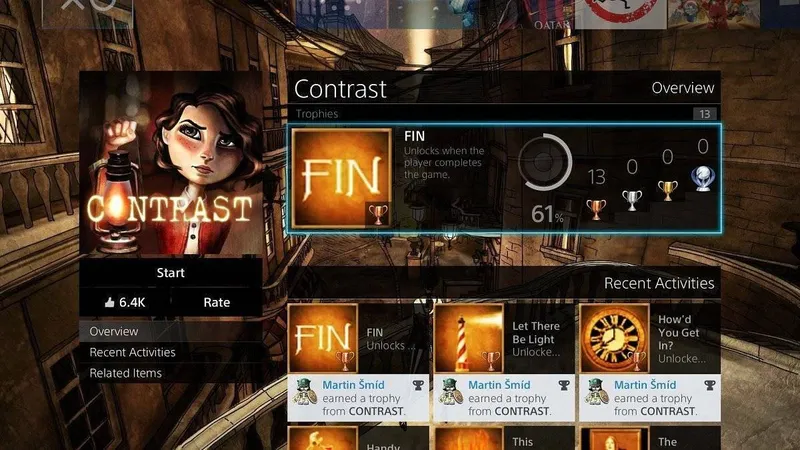This screenshot has width=800, height=450.
Task: Open the Recent Activities section header
Action: point(659,284)
